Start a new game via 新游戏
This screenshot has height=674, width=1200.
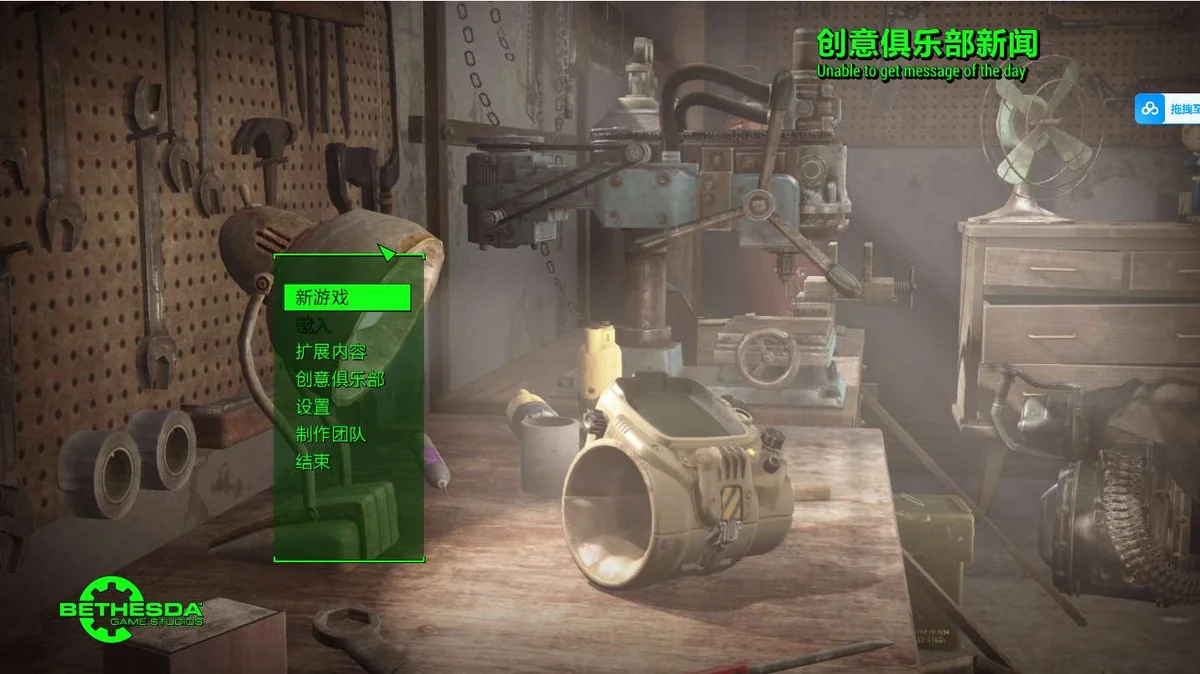pos(322,297)
